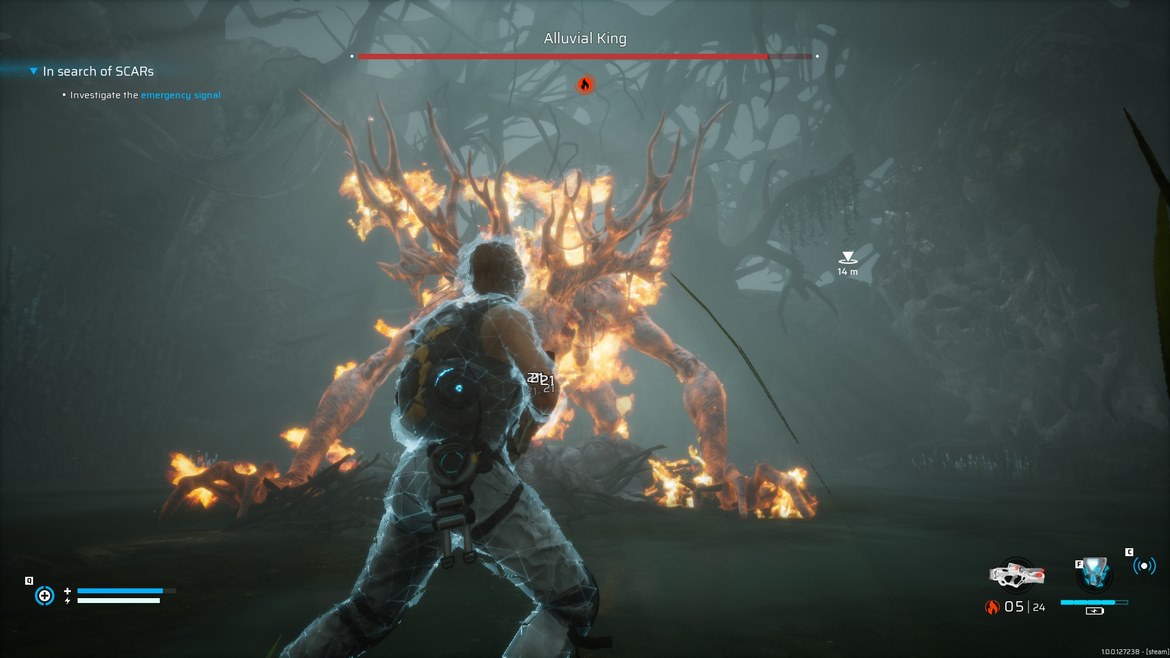
Task: Trigger the scanner pulse icon
Action: click(x=1144, y=566)
